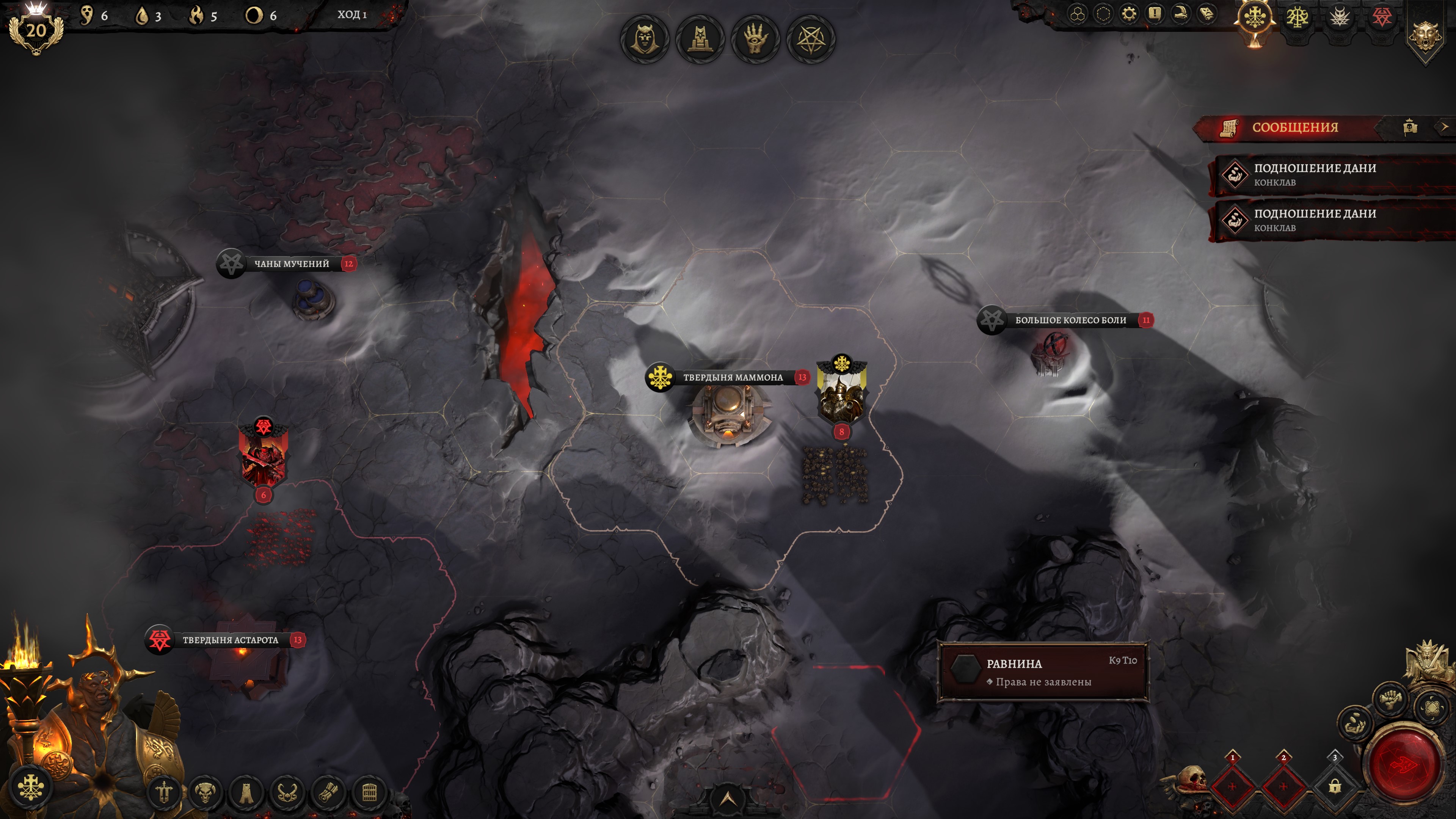Open the pentagram rituals panel
This screenshot has width=1456, height=819.
tap(811, 39)
